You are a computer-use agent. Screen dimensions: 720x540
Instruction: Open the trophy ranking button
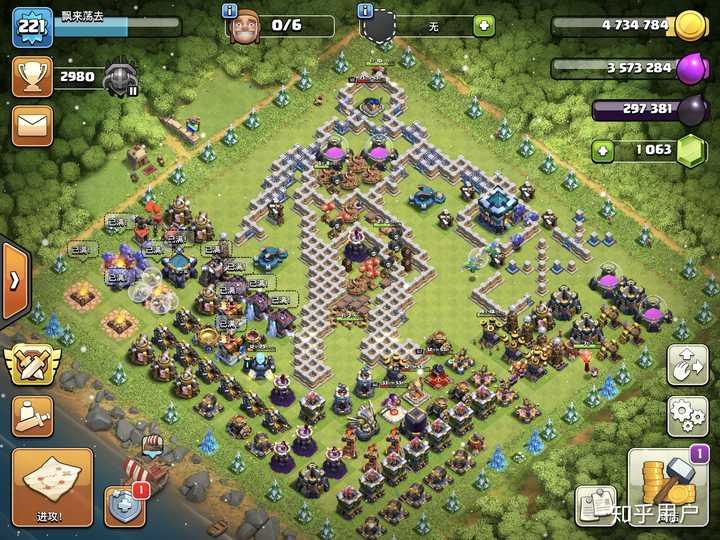coord(32,77)
